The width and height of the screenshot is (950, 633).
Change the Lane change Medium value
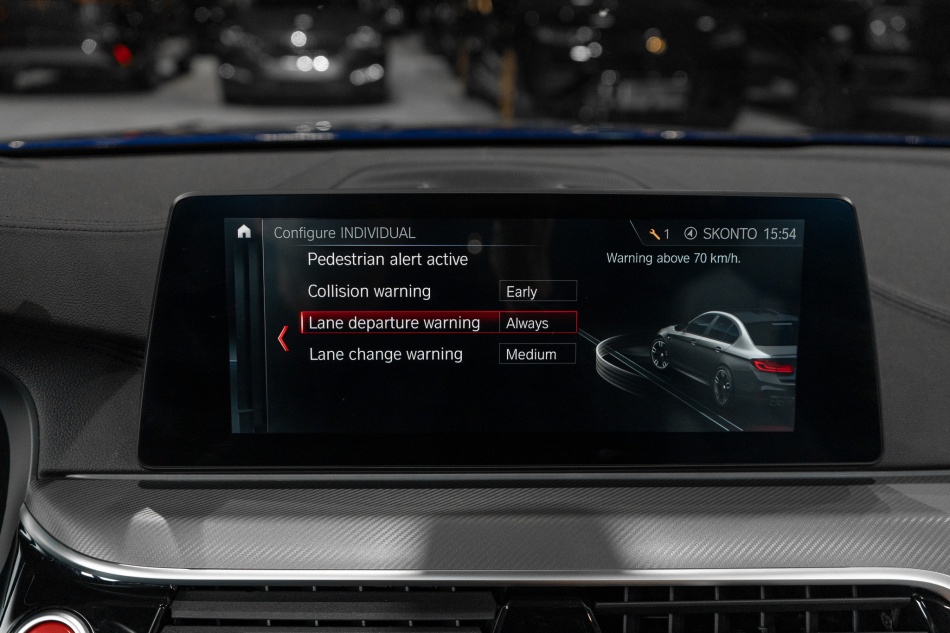coord(537,354)
